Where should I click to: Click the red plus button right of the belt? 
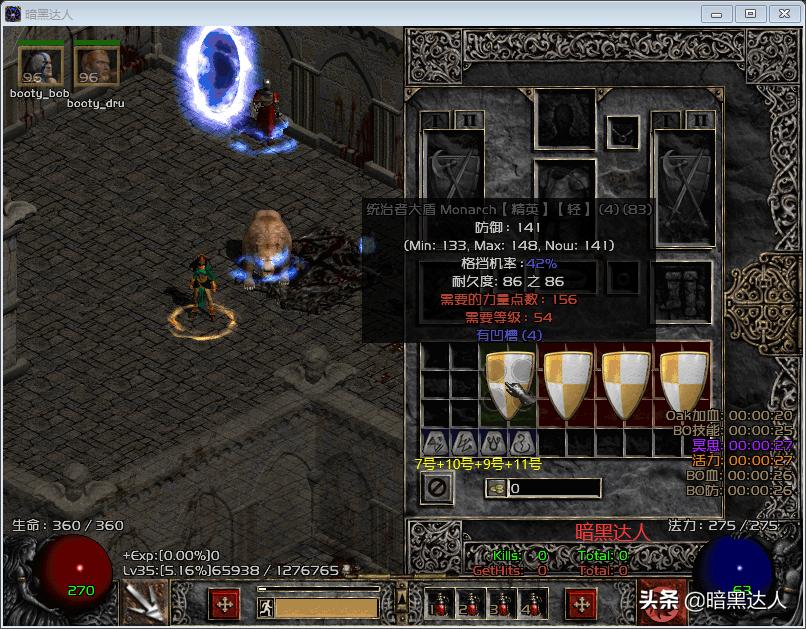tap(581, 604)
